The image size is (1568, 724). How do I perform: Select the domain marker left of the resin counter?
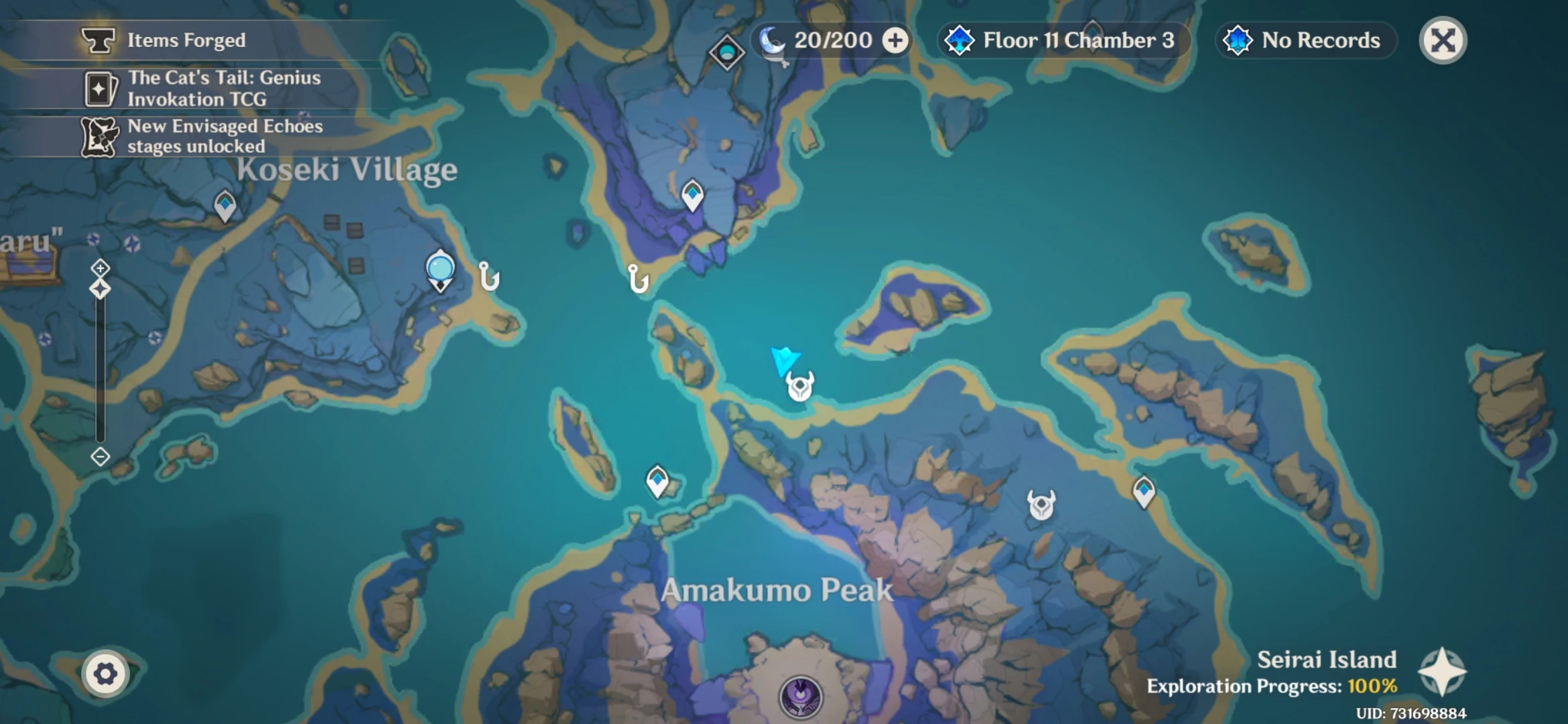click(727, 52)
